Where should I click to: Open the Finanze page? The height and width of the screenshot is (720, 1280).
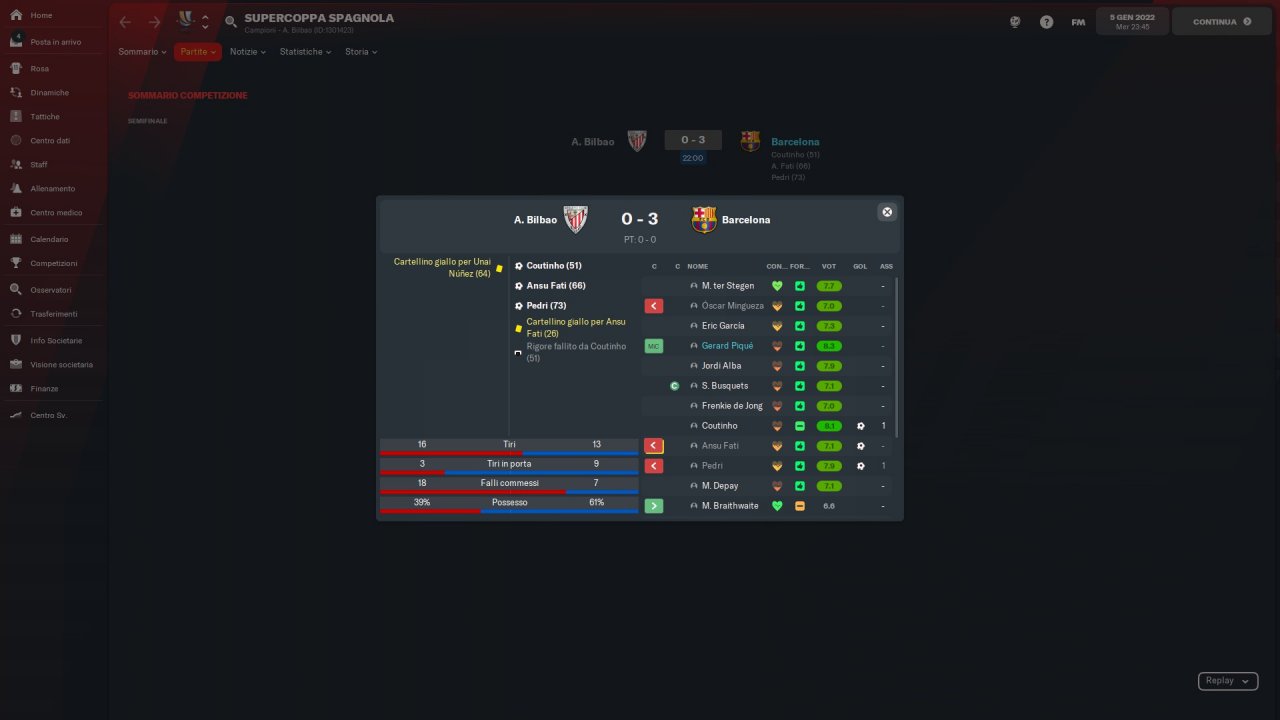tap(44, 389)
